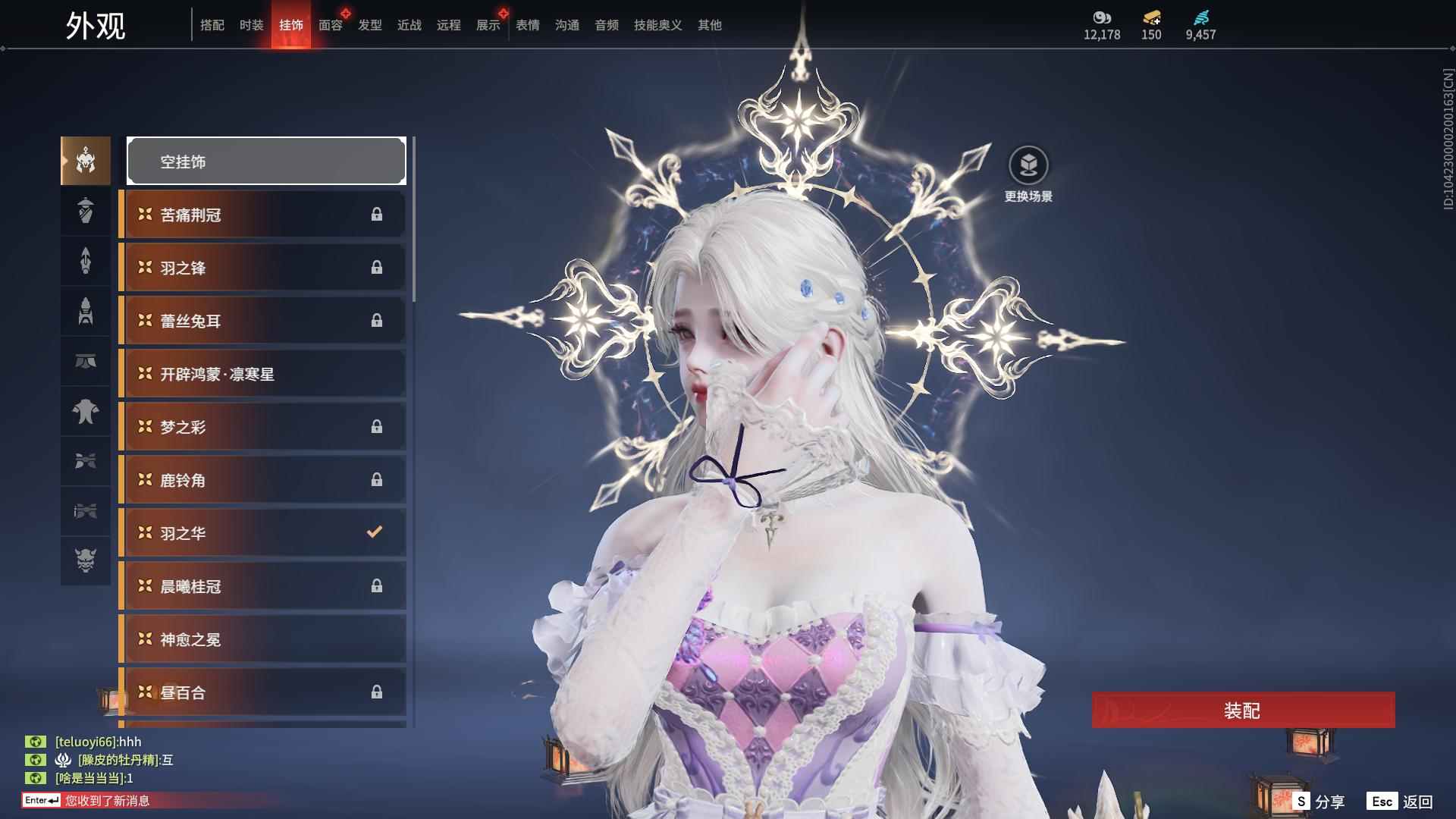The height and width of the screenshot is (819, 1456).
Task: Select the 空挂饰 empty accessory entry
Action: click(x=266, y=162)
